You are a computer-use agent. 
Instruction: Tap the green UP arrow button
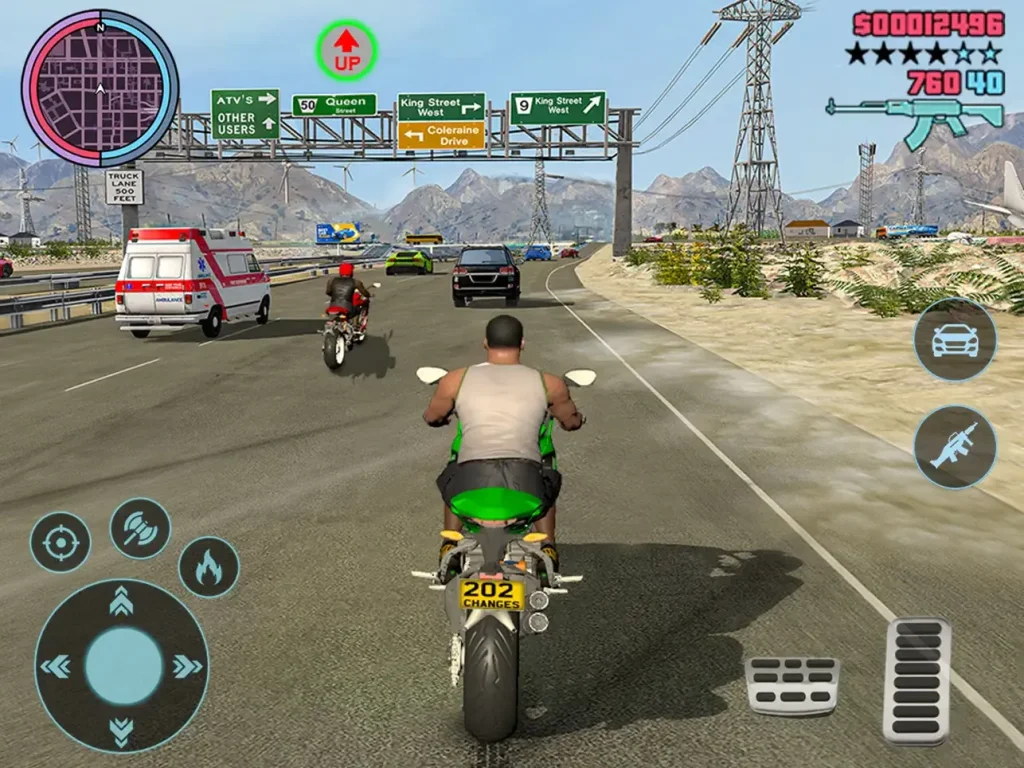pos(347,51)
